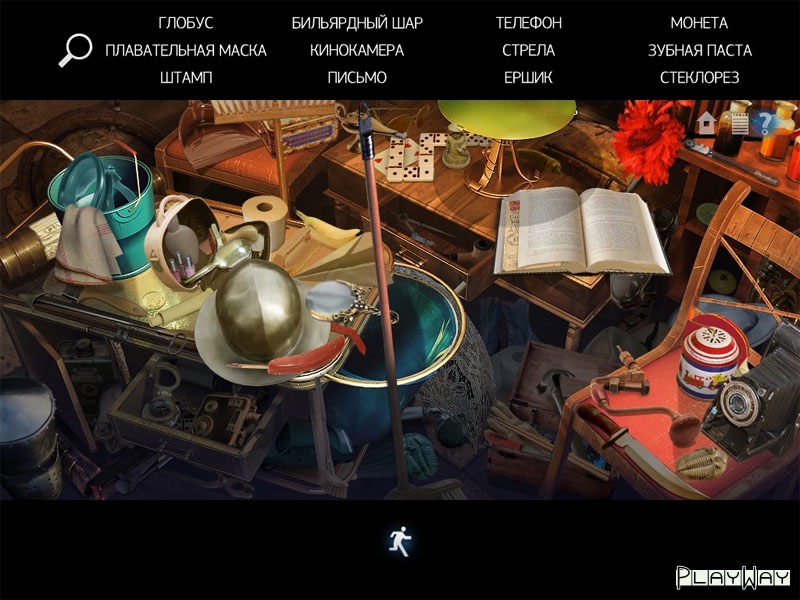This screenshot has width=800, height=600.
Task: Select ЗУБНАЯ ПАСТА in the list
Action: [699, 50]
